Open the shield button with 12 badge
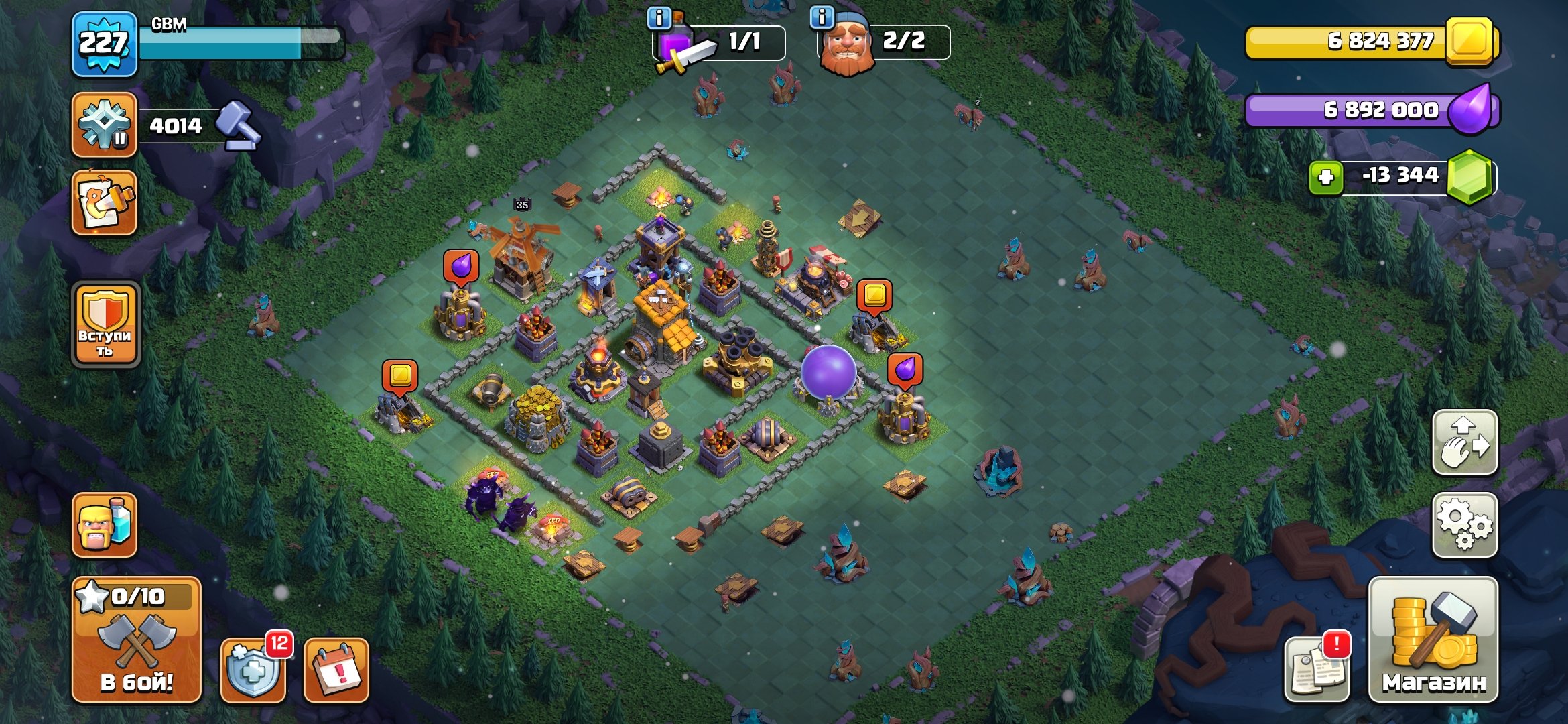This screenshot has height=724, width=1568. coord(254,670)
